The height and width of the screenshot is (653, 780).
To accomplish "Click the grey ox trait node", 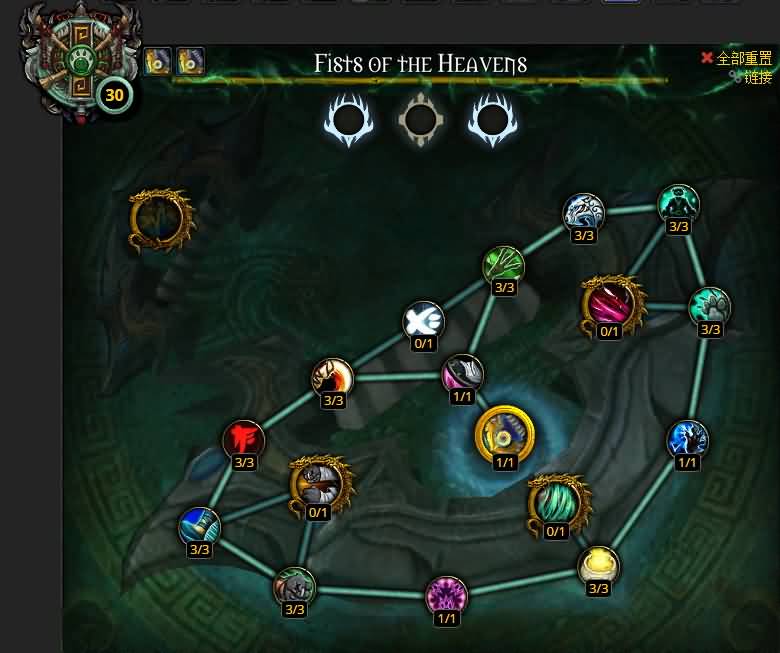I will click(x=294, y=587).
